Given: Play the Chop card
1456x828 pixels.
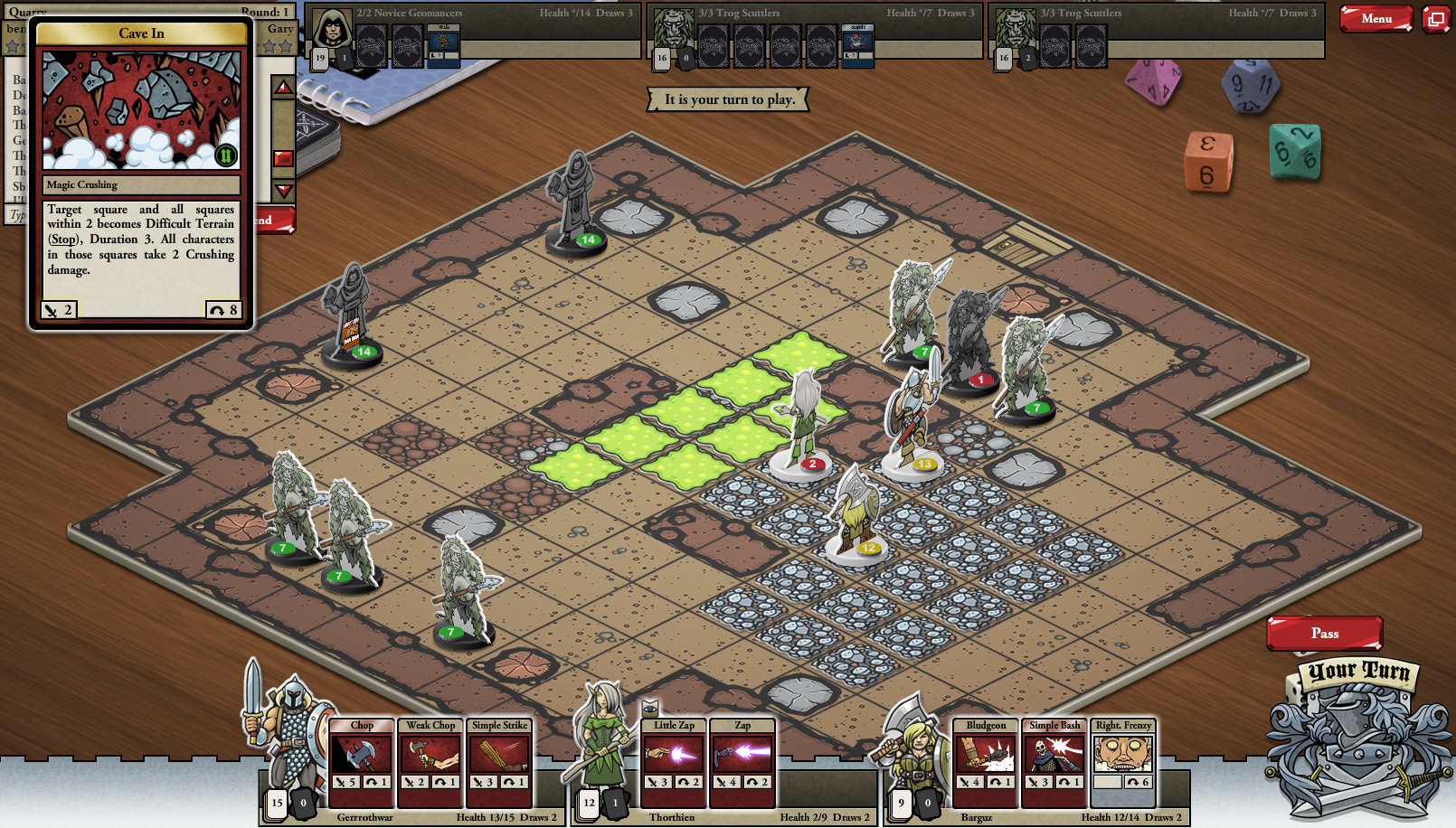Looking at the screenshot, I should click(361, 761).
